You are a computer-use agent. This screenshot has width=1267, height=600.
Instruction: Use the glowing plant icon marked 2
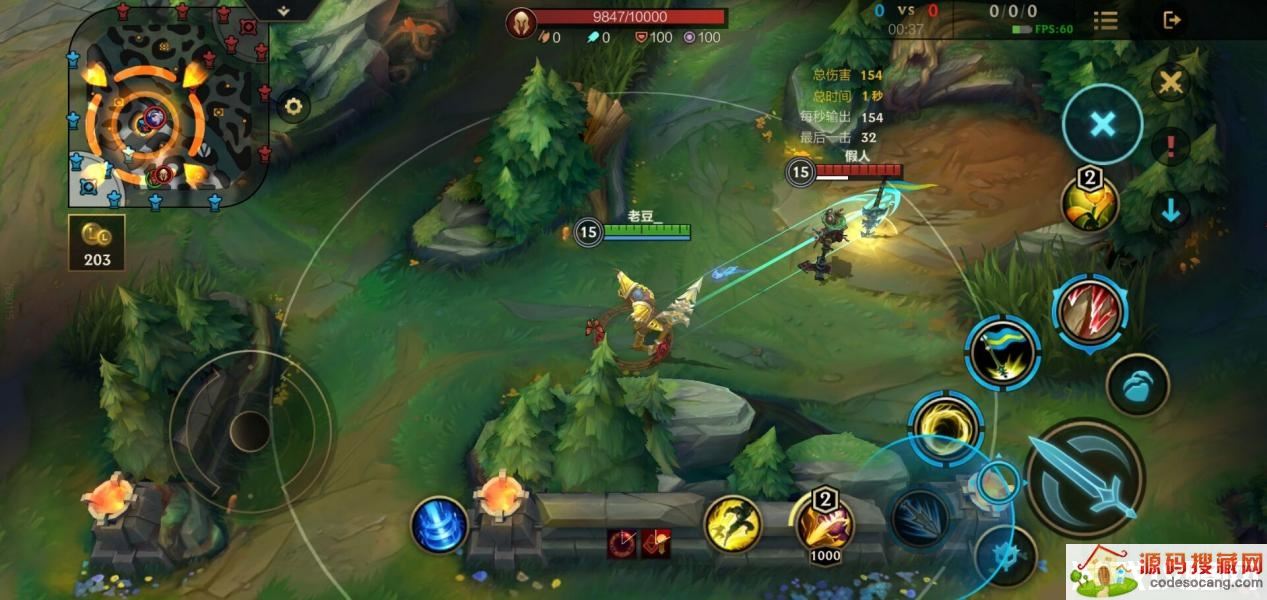point(1089,204)
